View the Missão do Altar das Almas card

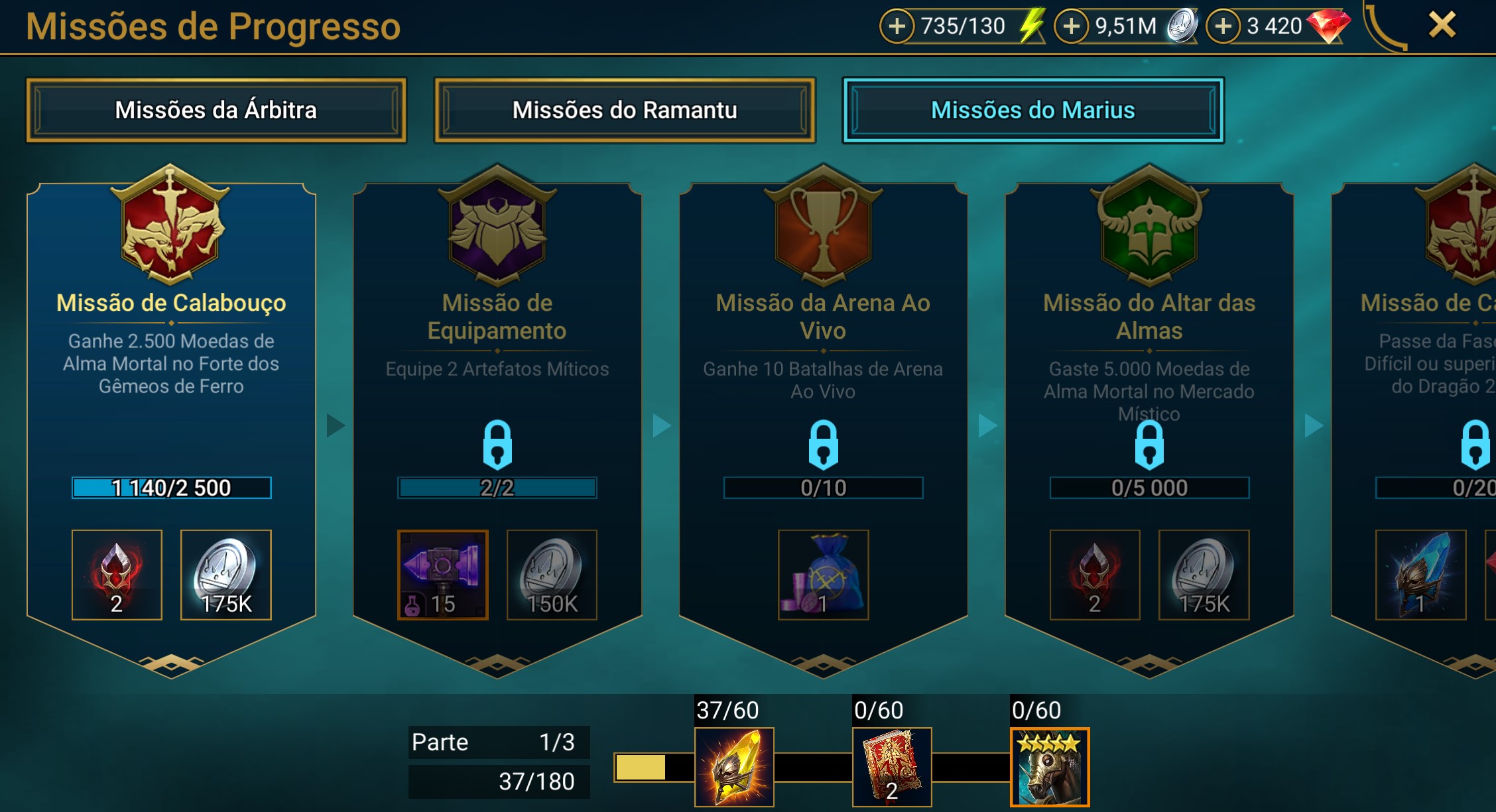(x=1149, y=398)
